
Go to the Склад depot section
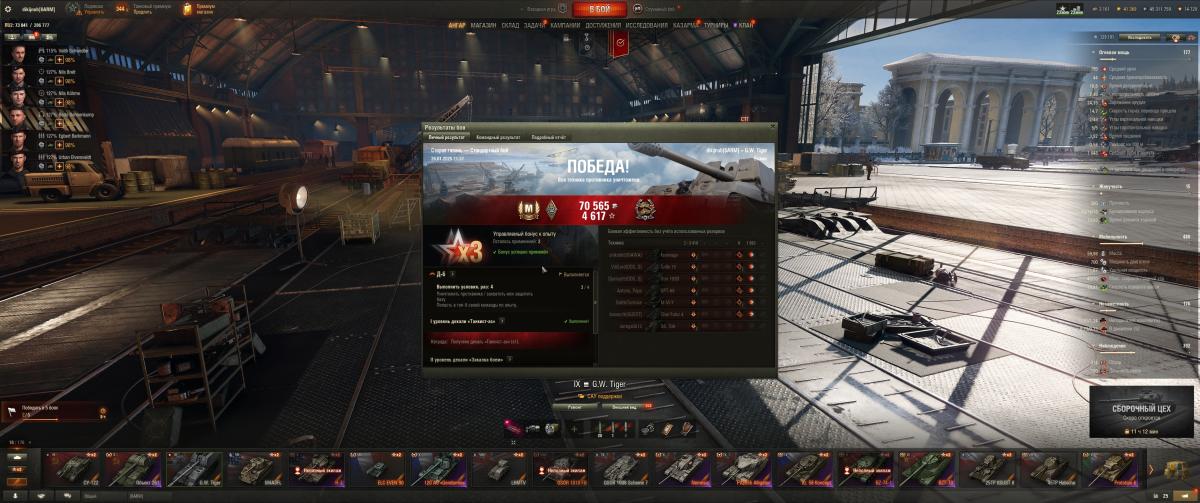coord(510,25)
